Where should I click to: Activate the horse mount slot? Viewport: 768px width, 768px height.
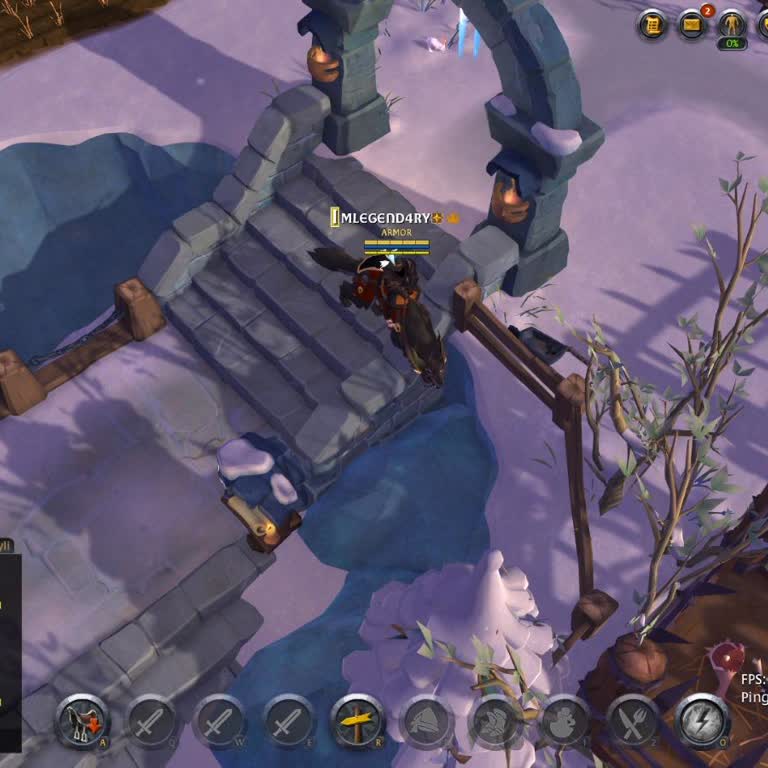(x=82, y=720)
